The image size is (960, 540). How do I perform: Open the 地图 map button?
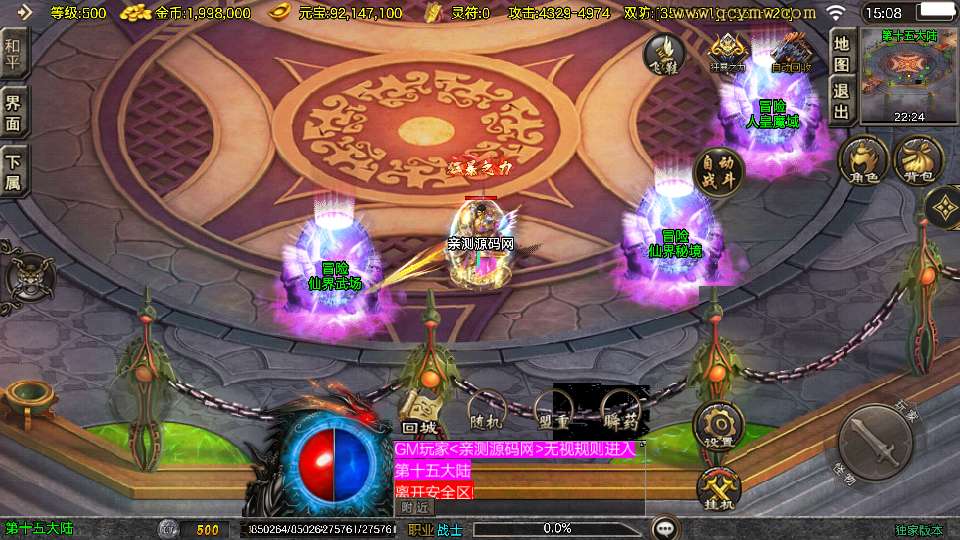[x=841, y=50]
